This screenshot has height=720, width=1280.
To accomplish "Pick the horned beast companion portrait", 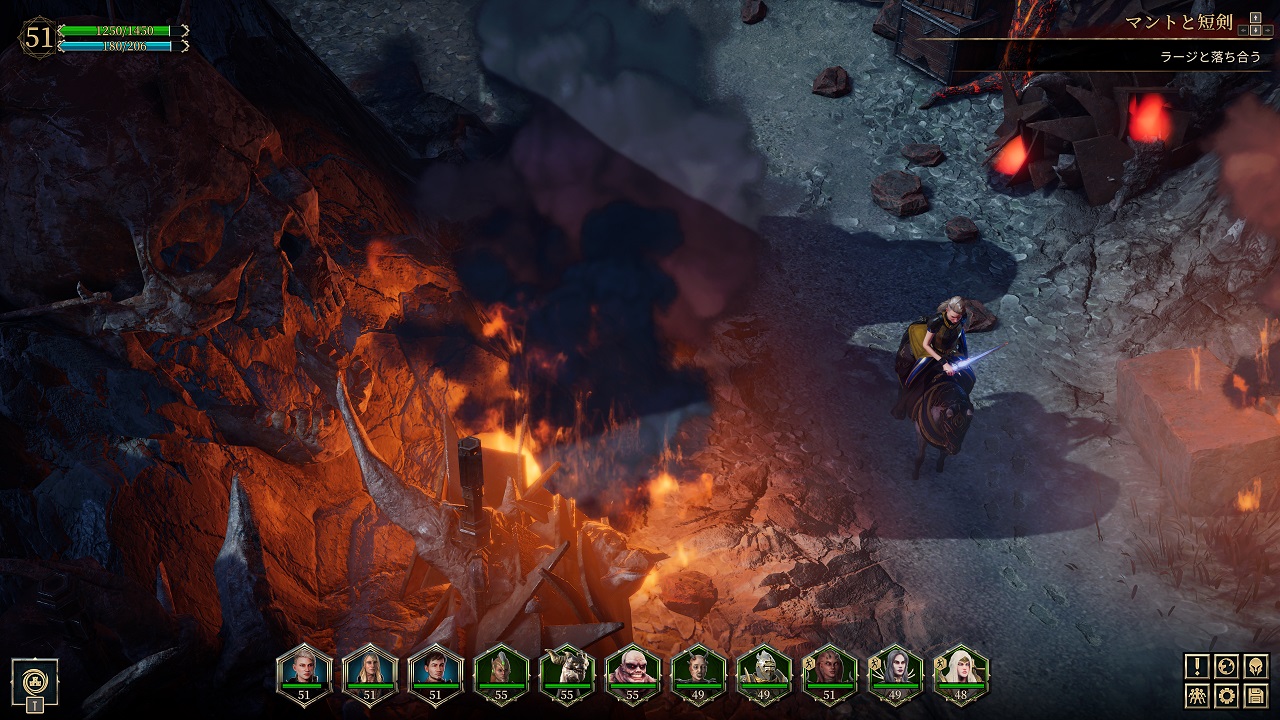I will point(567,668).
